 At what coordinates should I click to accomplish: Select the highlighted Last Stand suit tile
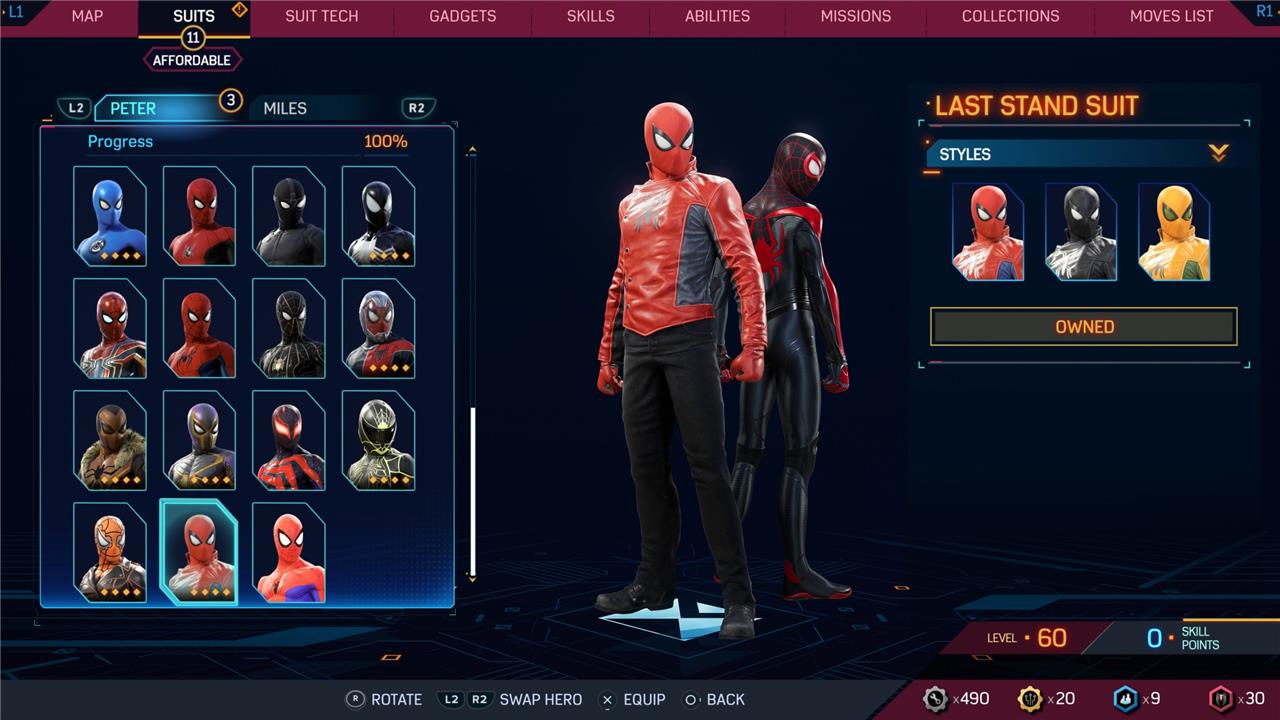[199, 552]
